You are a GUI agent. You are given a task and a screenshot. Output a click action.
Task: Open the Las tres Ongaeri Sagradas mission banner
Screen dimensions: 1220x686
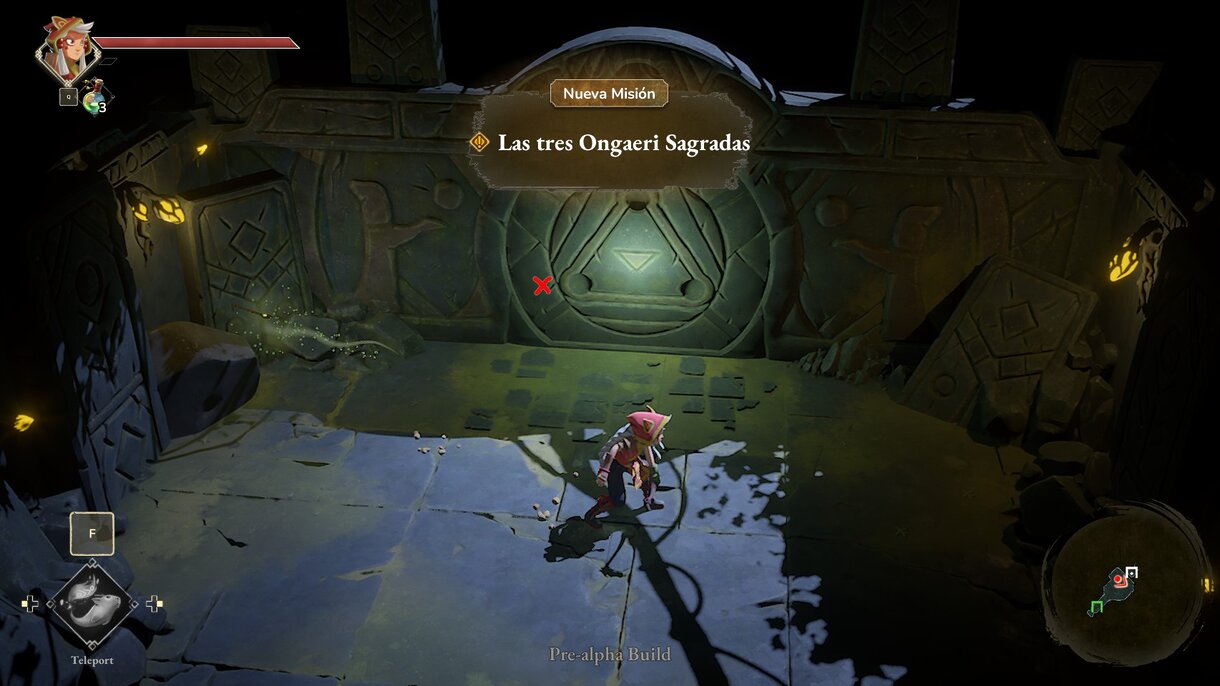coord(612,143)
